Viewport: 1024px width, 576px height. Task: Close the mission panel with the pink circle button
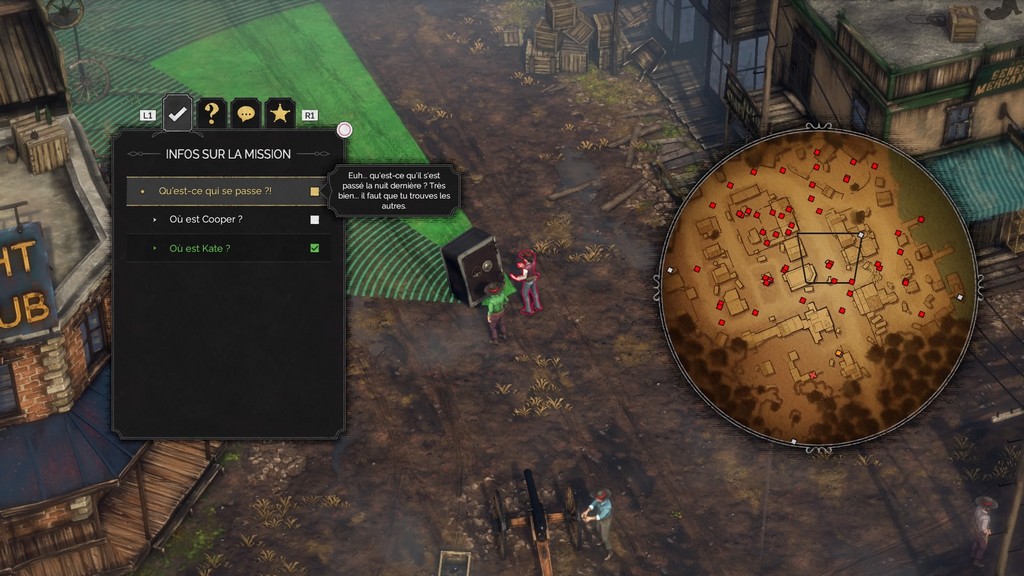345,130
